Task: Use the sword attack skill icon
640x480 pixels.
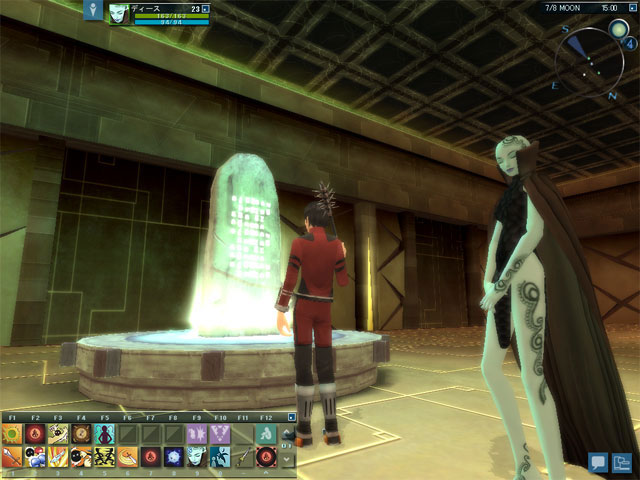Action: tap(12, 457)
